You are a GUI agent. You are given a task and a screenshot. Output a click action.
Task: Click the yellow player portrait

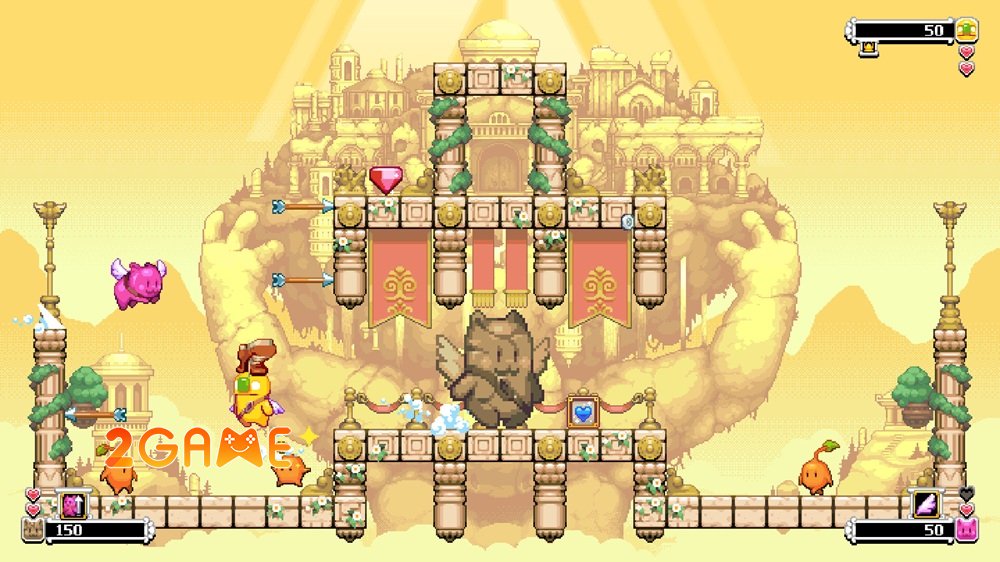[966, 29]
